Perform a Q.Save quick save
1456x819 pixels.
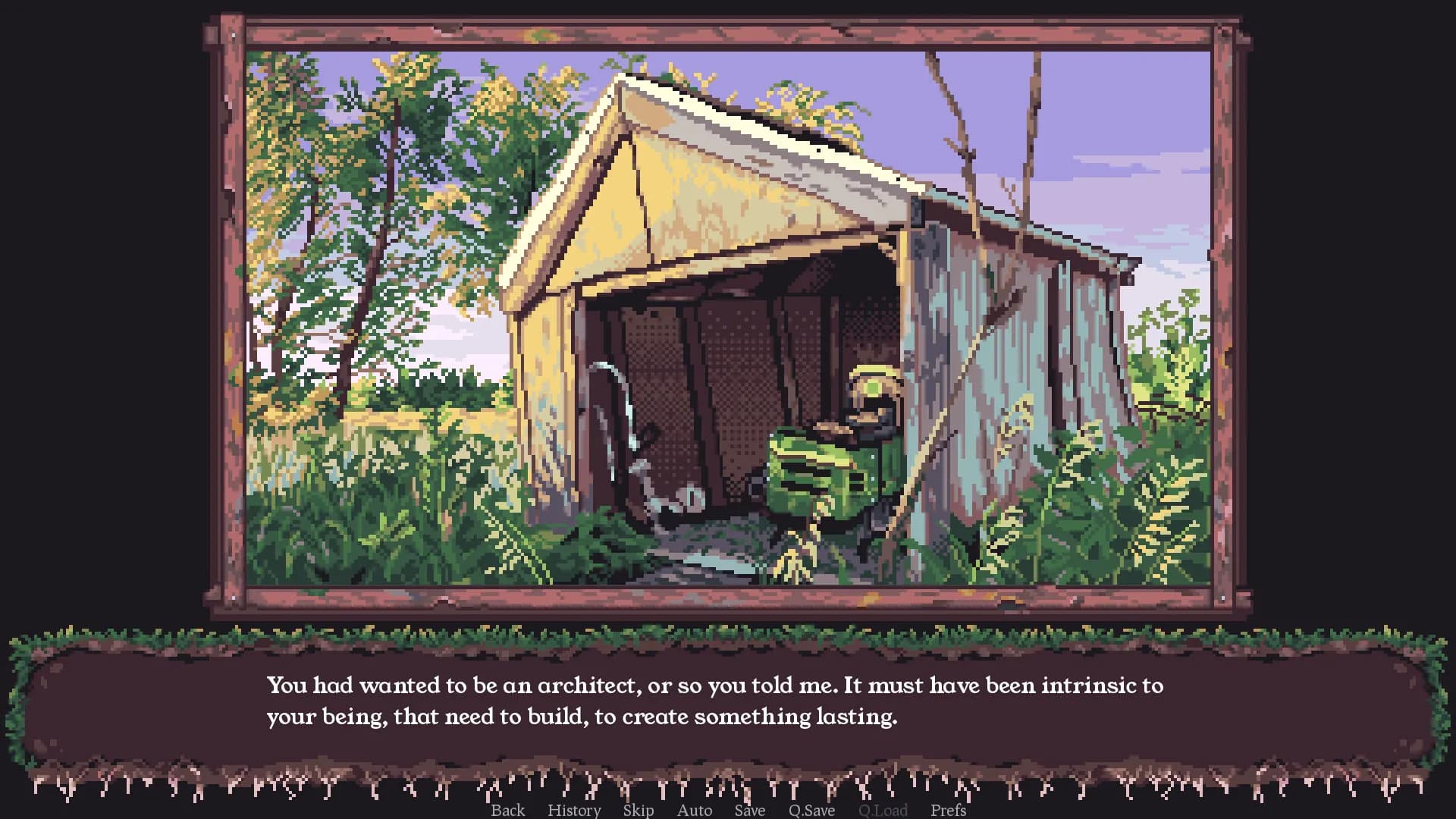(x=810, y=810)
